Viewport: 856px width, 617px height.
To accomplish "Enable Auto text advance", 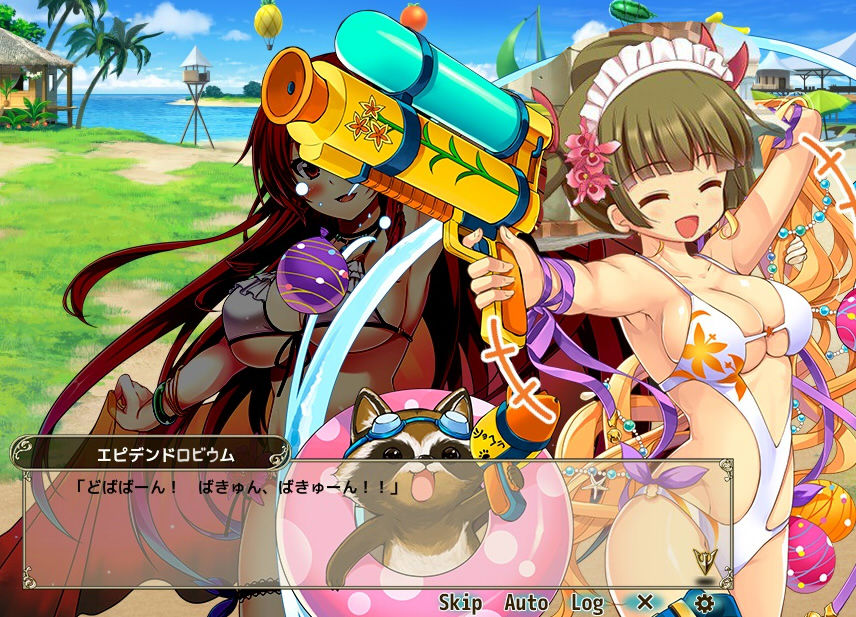I will tap(525, 603).
